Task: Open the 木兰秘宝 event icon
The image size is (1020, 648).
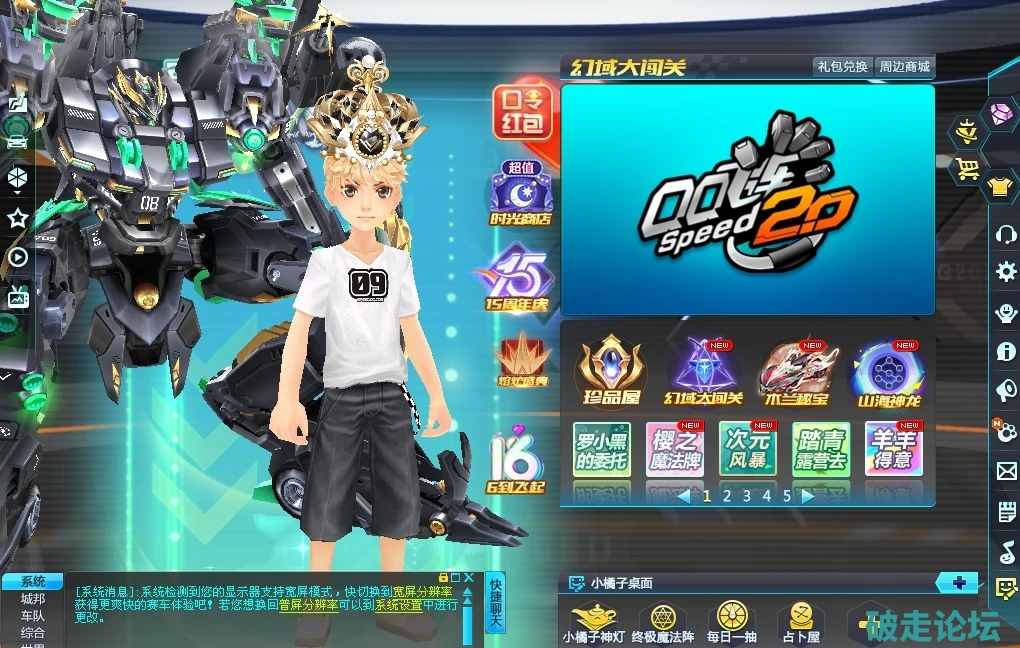Action: (796, 373)
